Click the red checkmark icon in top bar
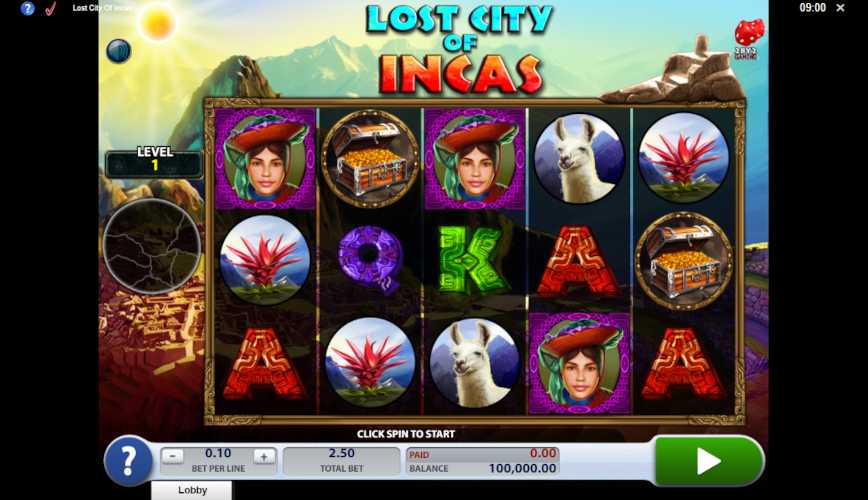This screenshot has height=500, width=868. 50,8
